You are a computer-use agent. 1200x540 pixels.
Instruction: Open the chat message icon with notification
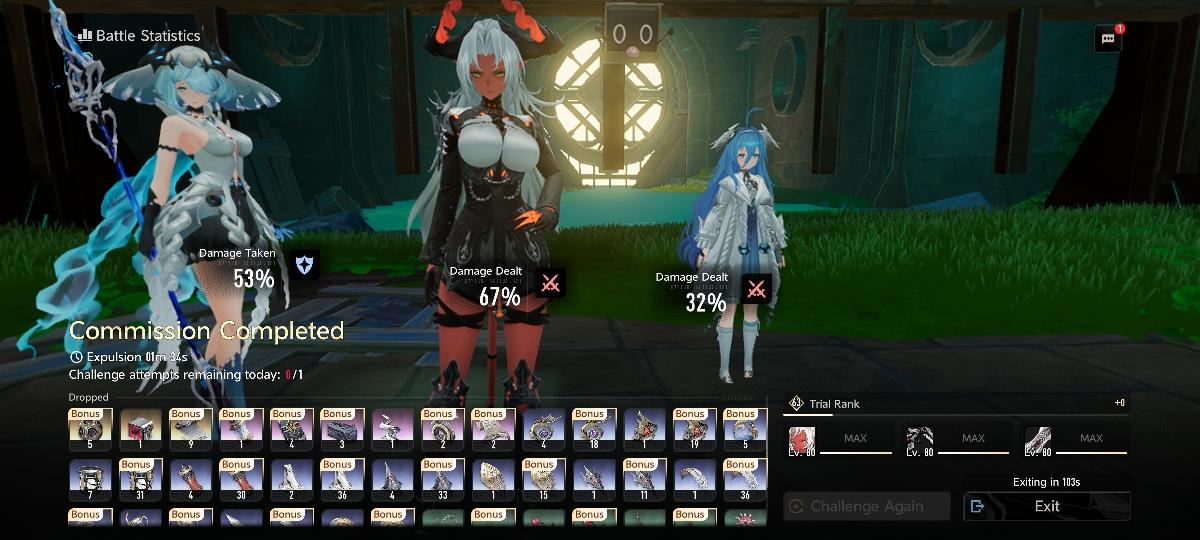click(1108, 39)
